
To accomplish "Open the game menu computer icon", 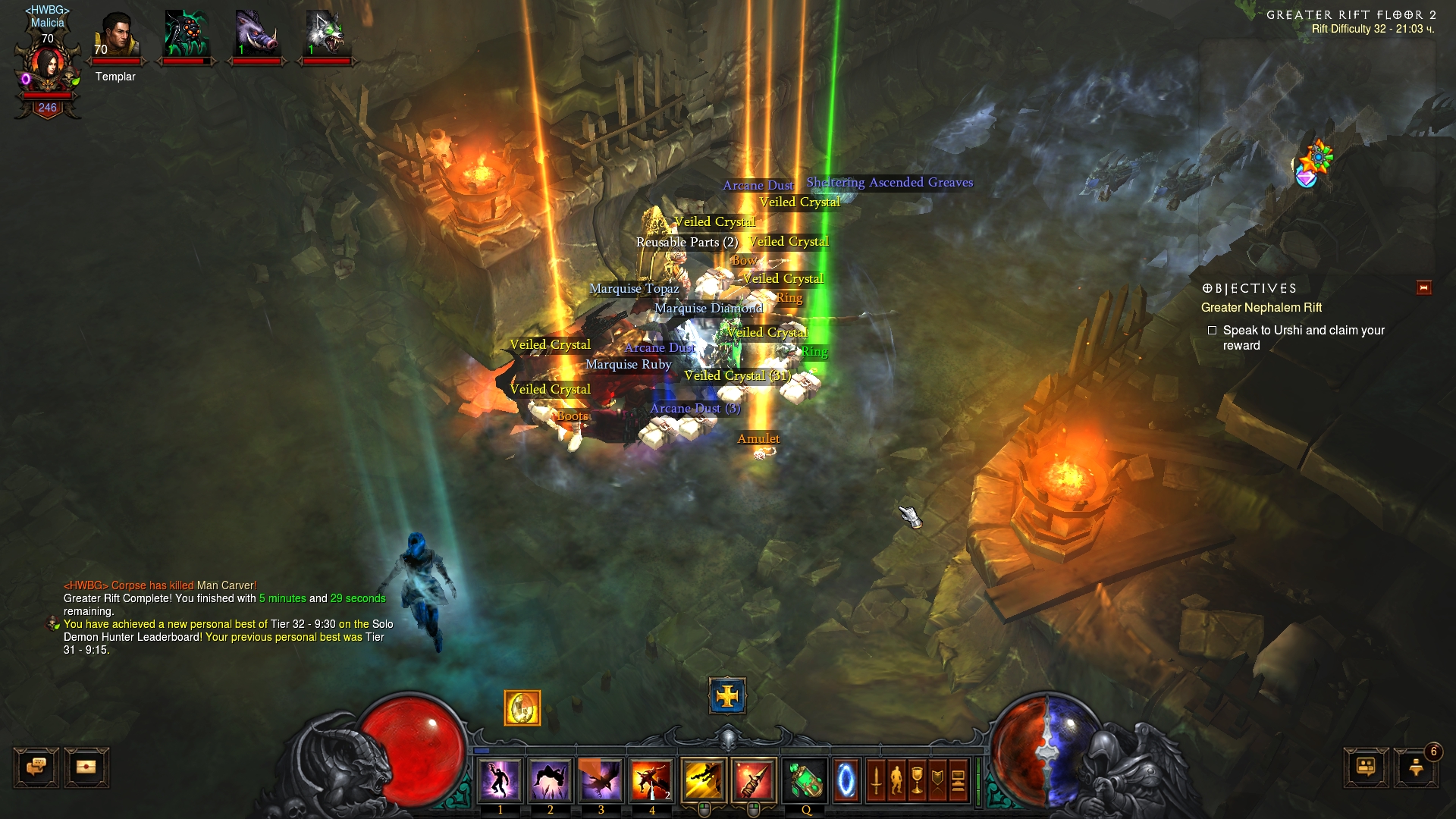I will (958, 779).
